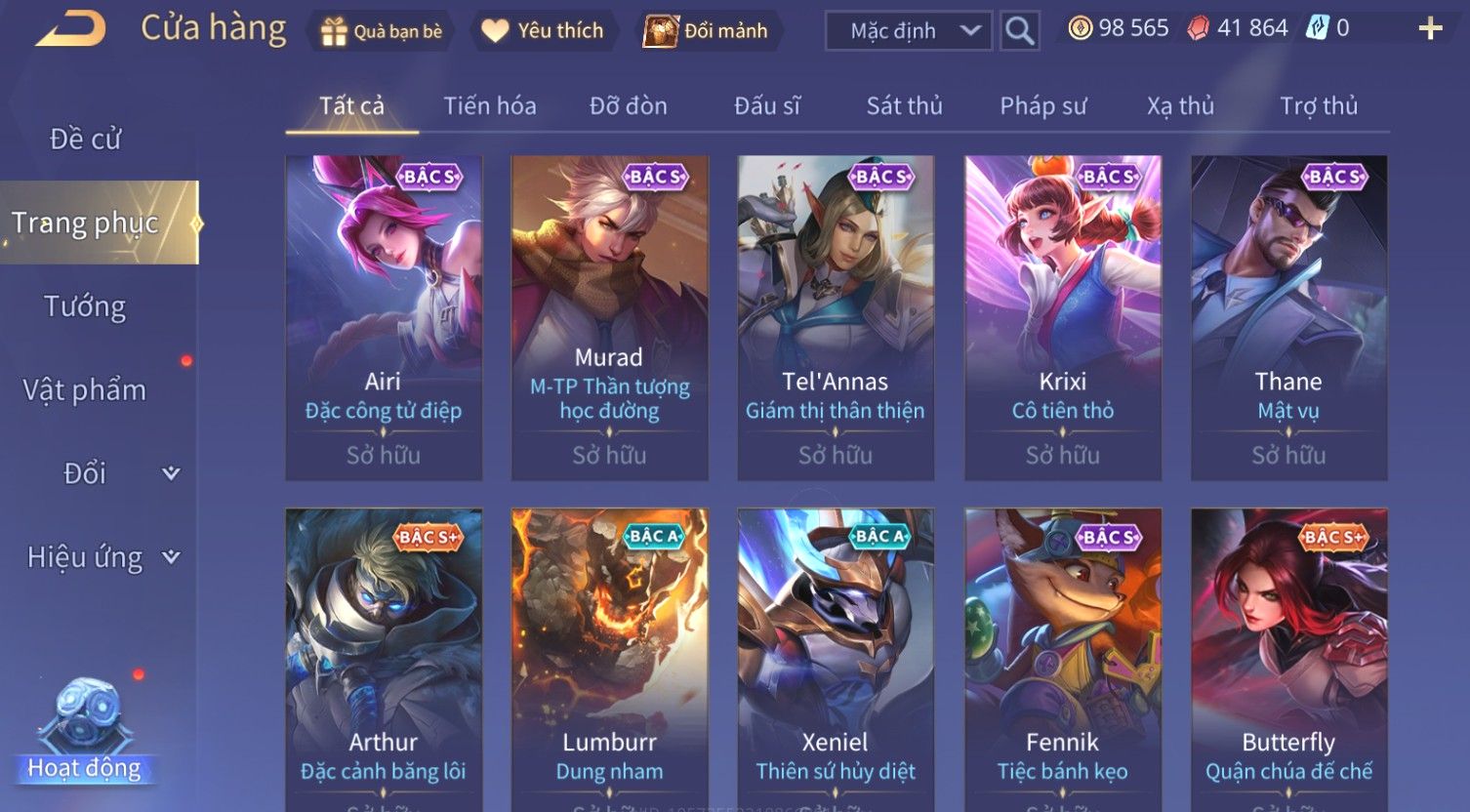
Task: Open the Trợ thủ tab
Action: point(1318,105)
